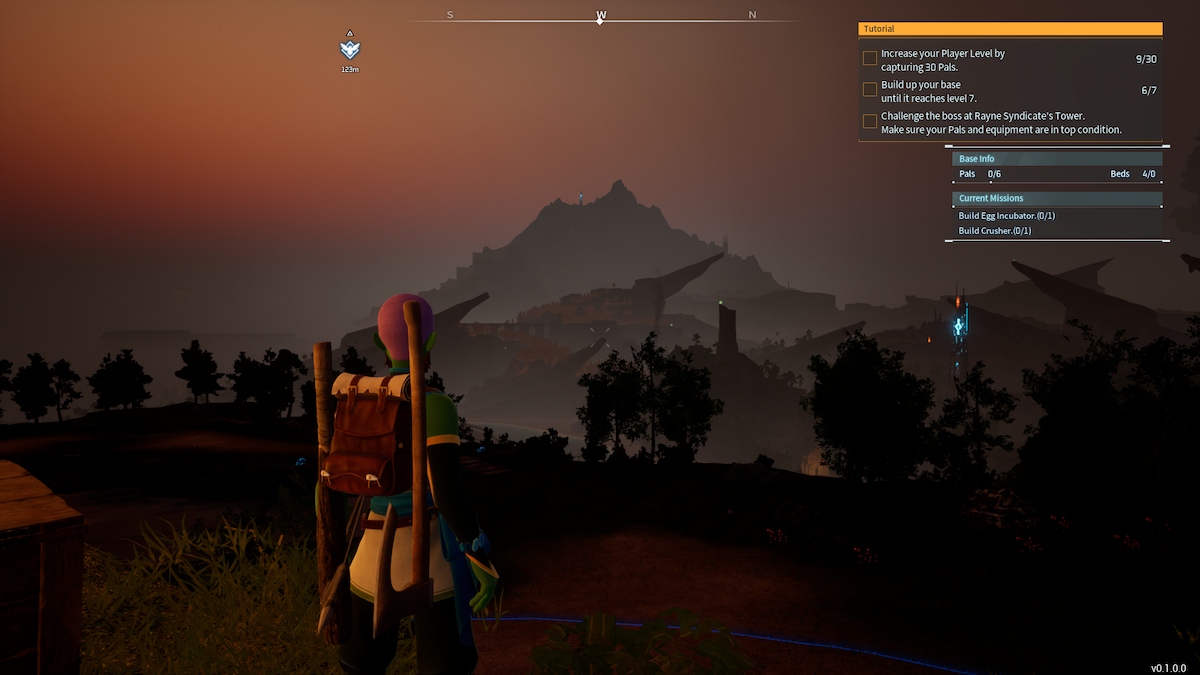
Task: Tick the Rayne Syndicate Tower boss checkbox
Action: pos(870,121)
